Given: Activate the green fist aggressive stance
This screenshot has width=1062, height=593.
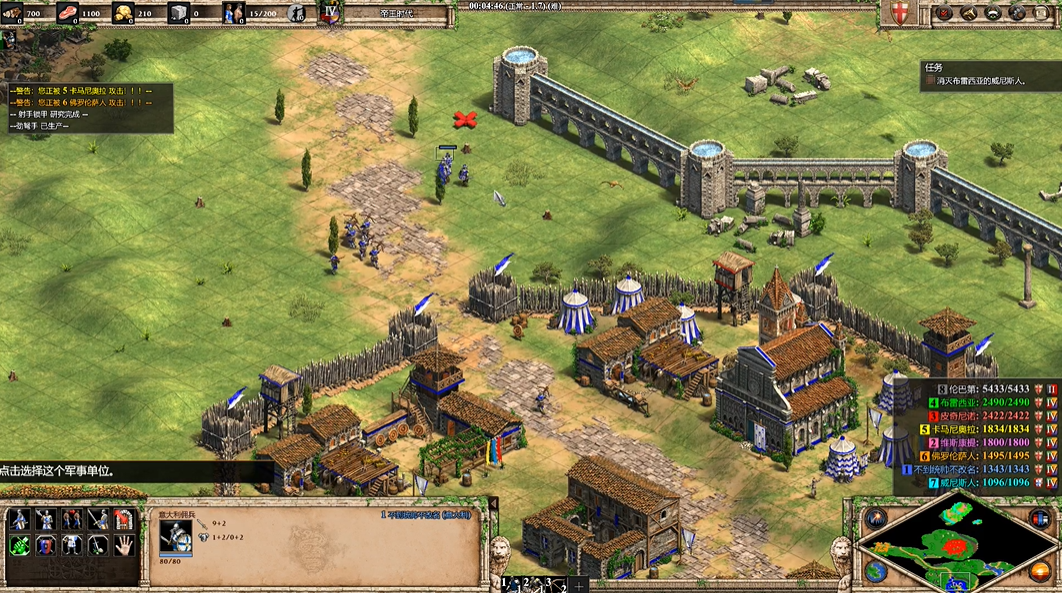Looking at the screenshot, I should (19, 545).
